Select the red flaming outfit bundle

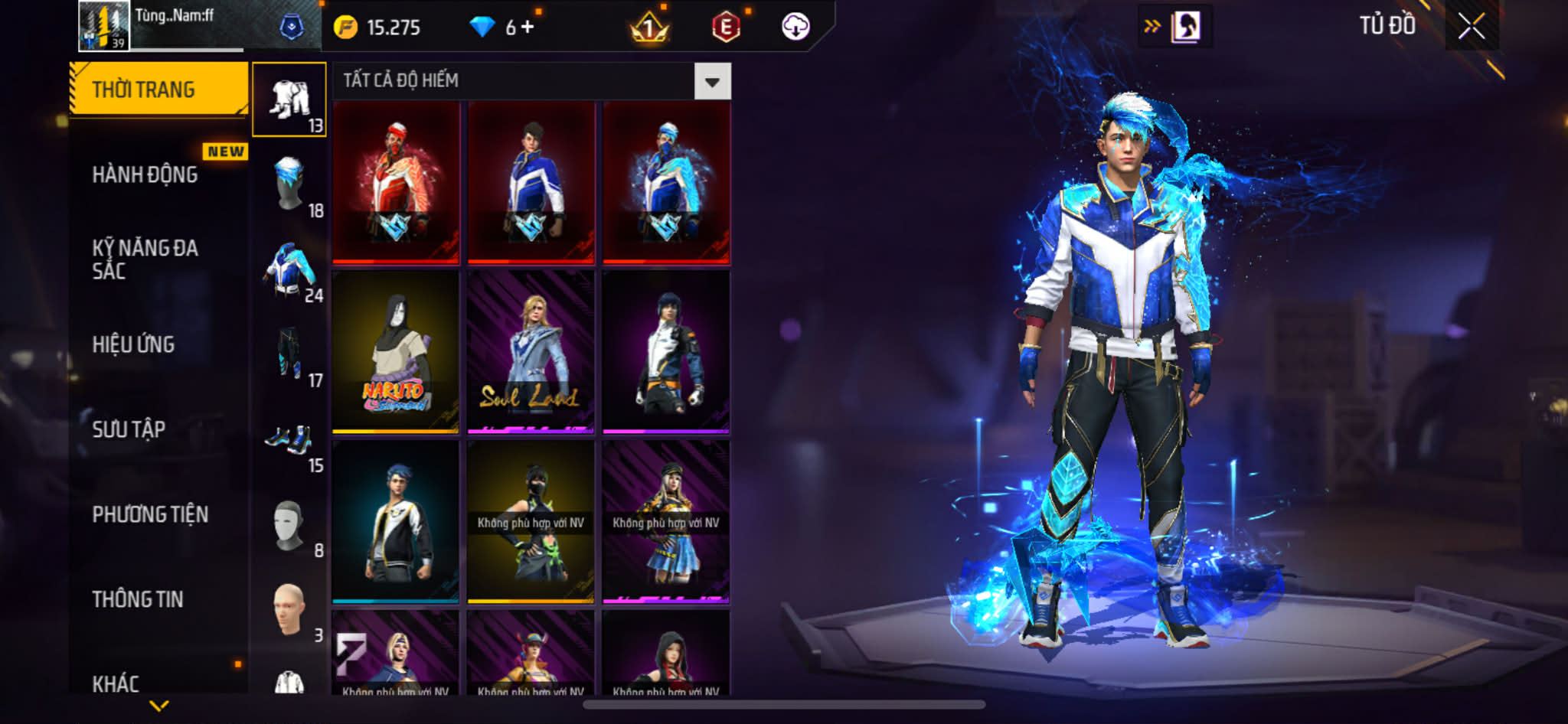(x=396, y=183)
